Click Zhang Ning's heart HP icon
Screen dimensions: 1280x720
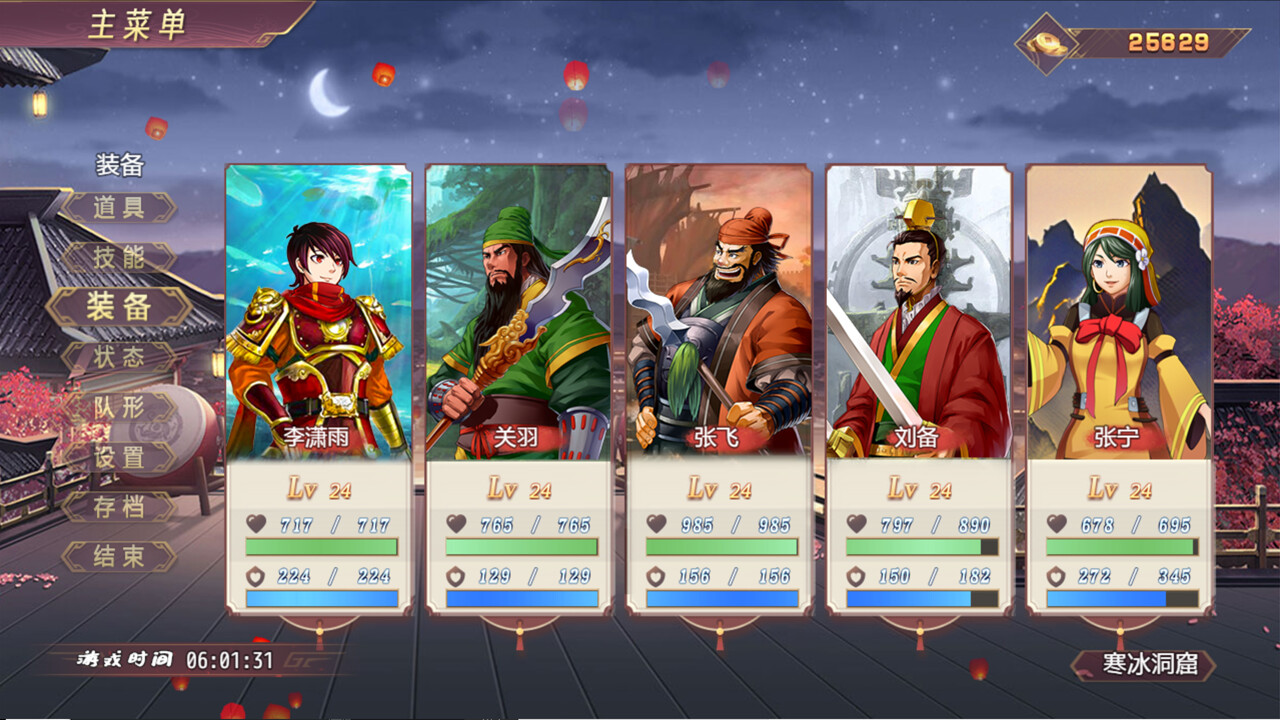point(1057,524)
